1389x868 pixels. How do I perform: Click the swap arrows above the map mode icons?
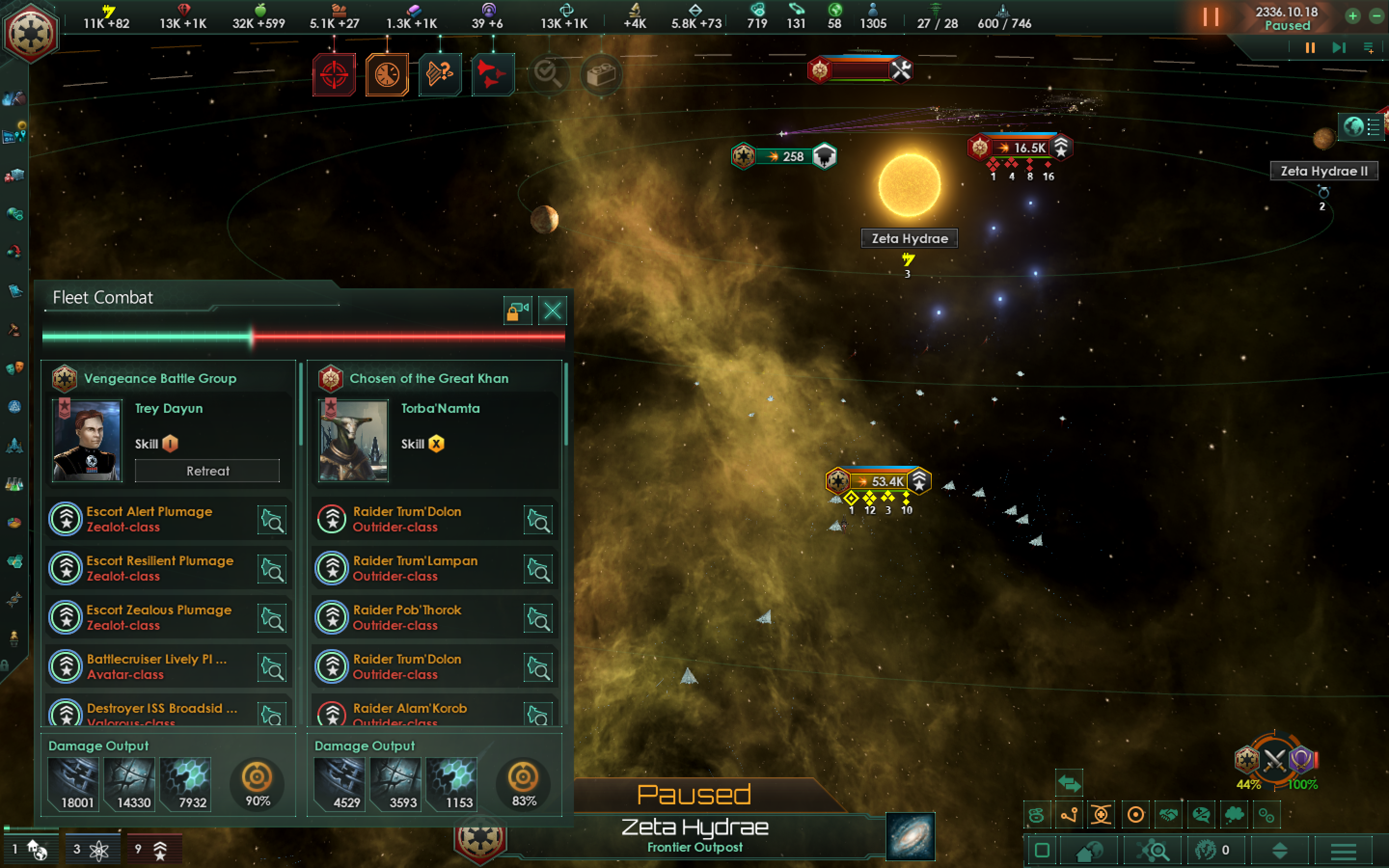pos(1069,783)
